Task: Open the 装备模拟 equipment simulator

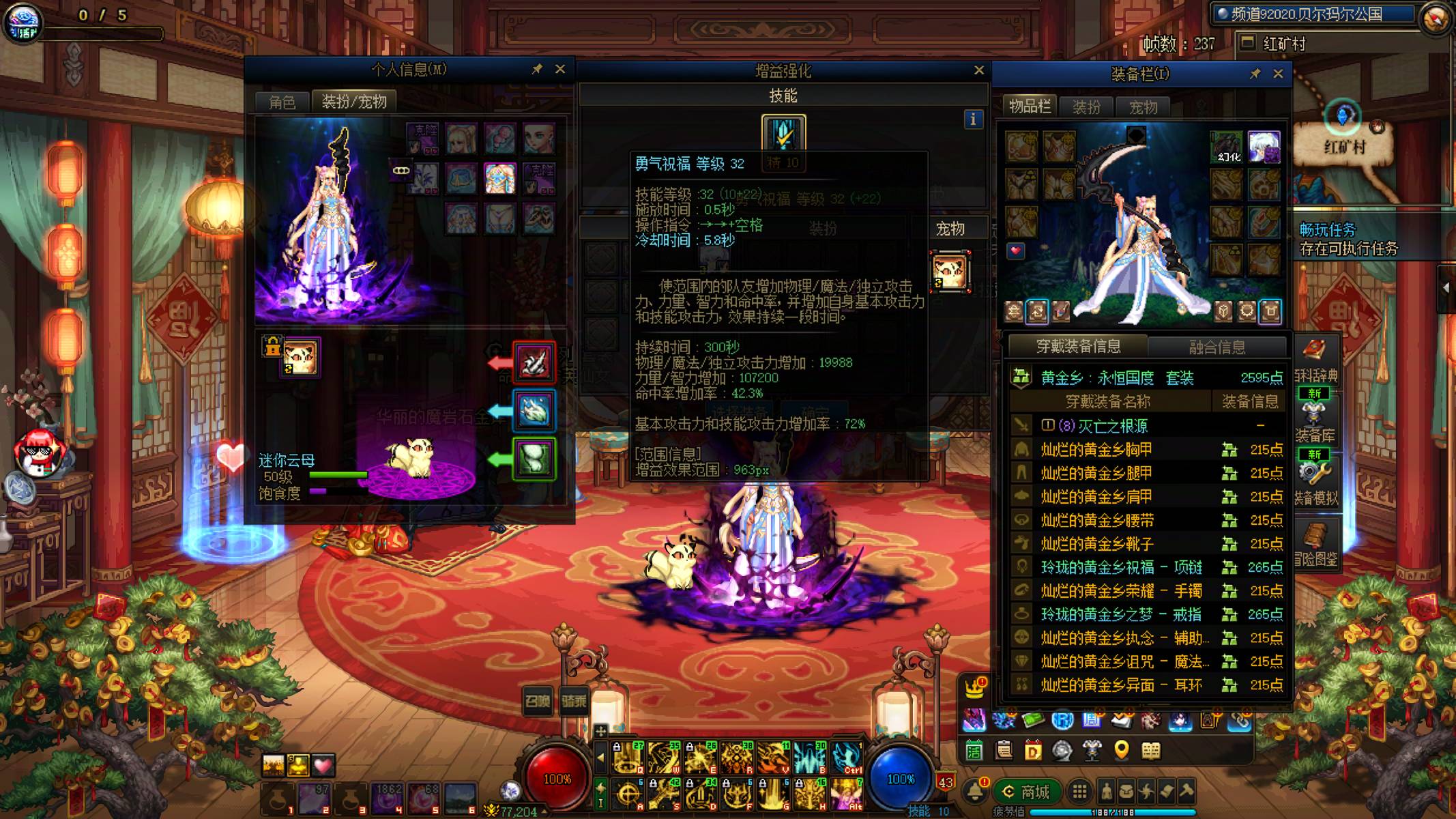Action: point(1315,482)
